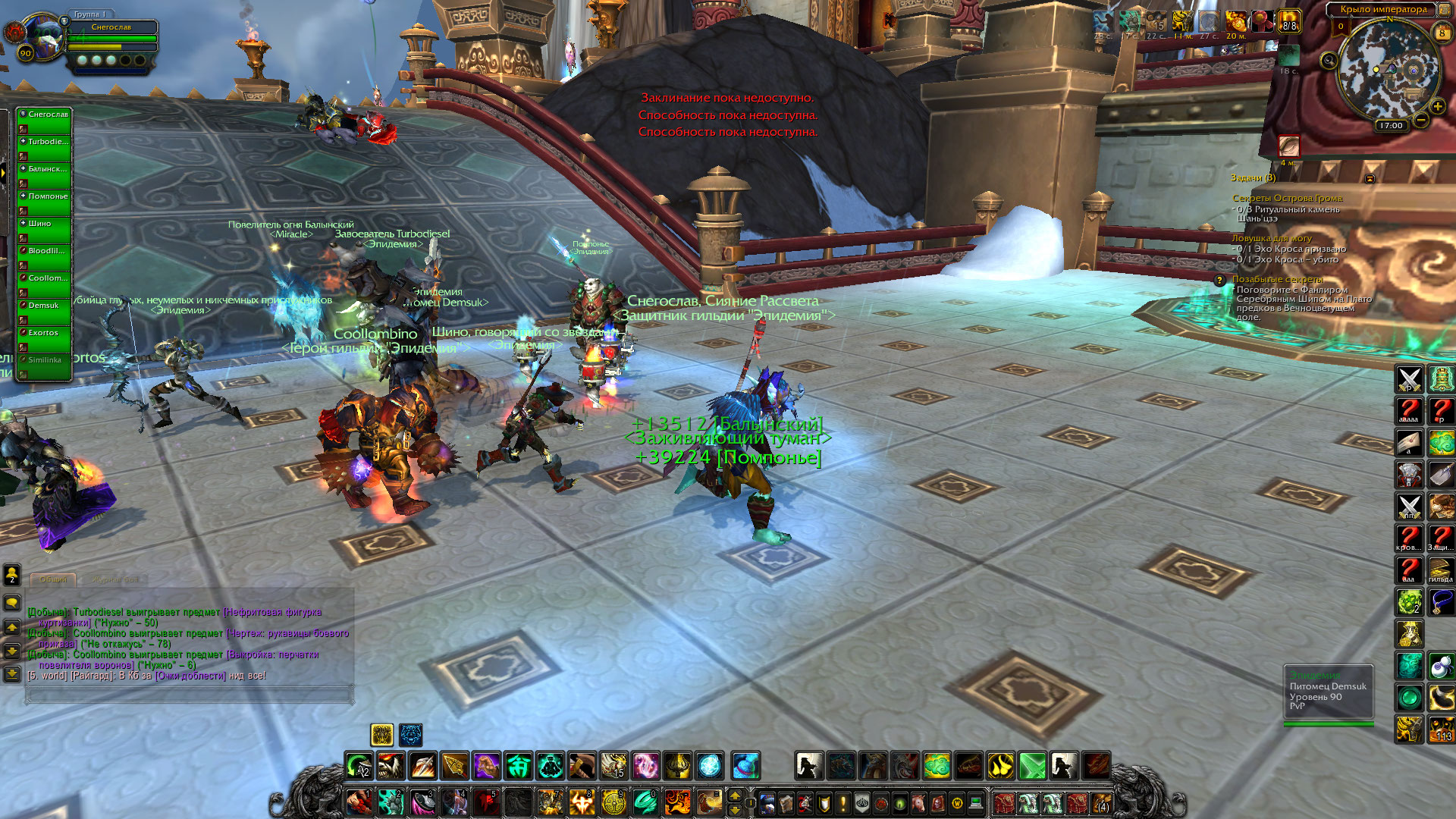The image size is (1456, 819).
Task: Switch to the Общий chat tab
Action: pos(53,579)
